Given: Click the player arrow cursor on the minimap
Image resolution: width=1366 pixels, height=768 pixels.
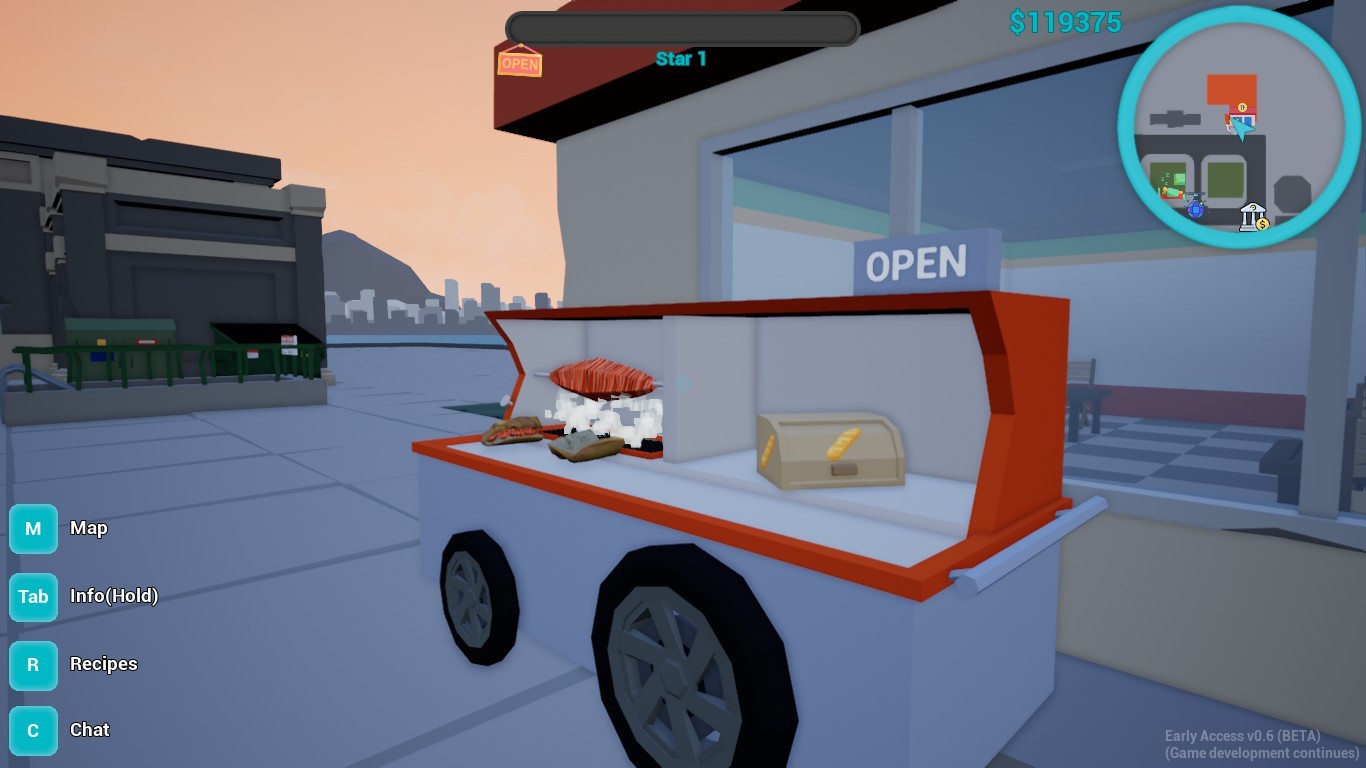Looking at the screenshot, I should 1243,128.
